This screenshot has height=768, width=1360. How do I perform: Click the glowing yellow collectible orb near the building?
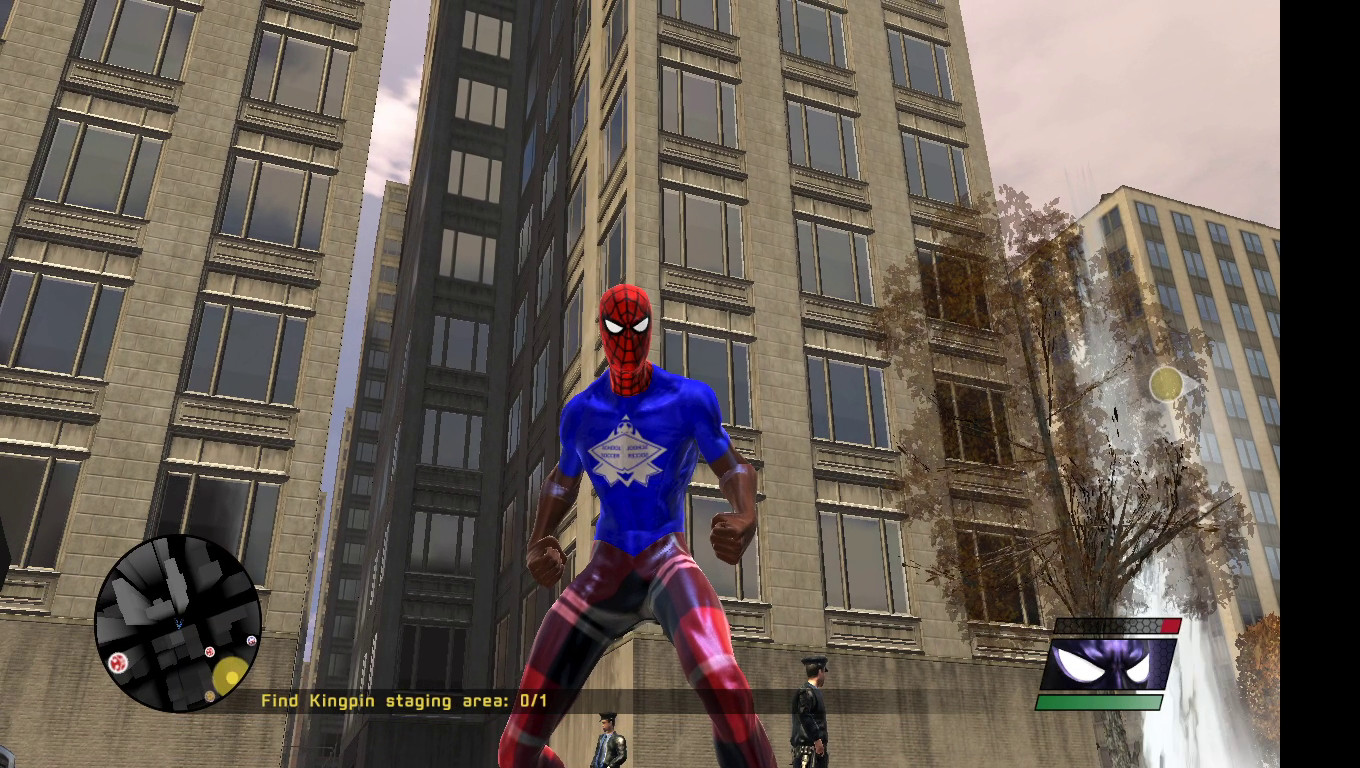(x=1166, y=385)
